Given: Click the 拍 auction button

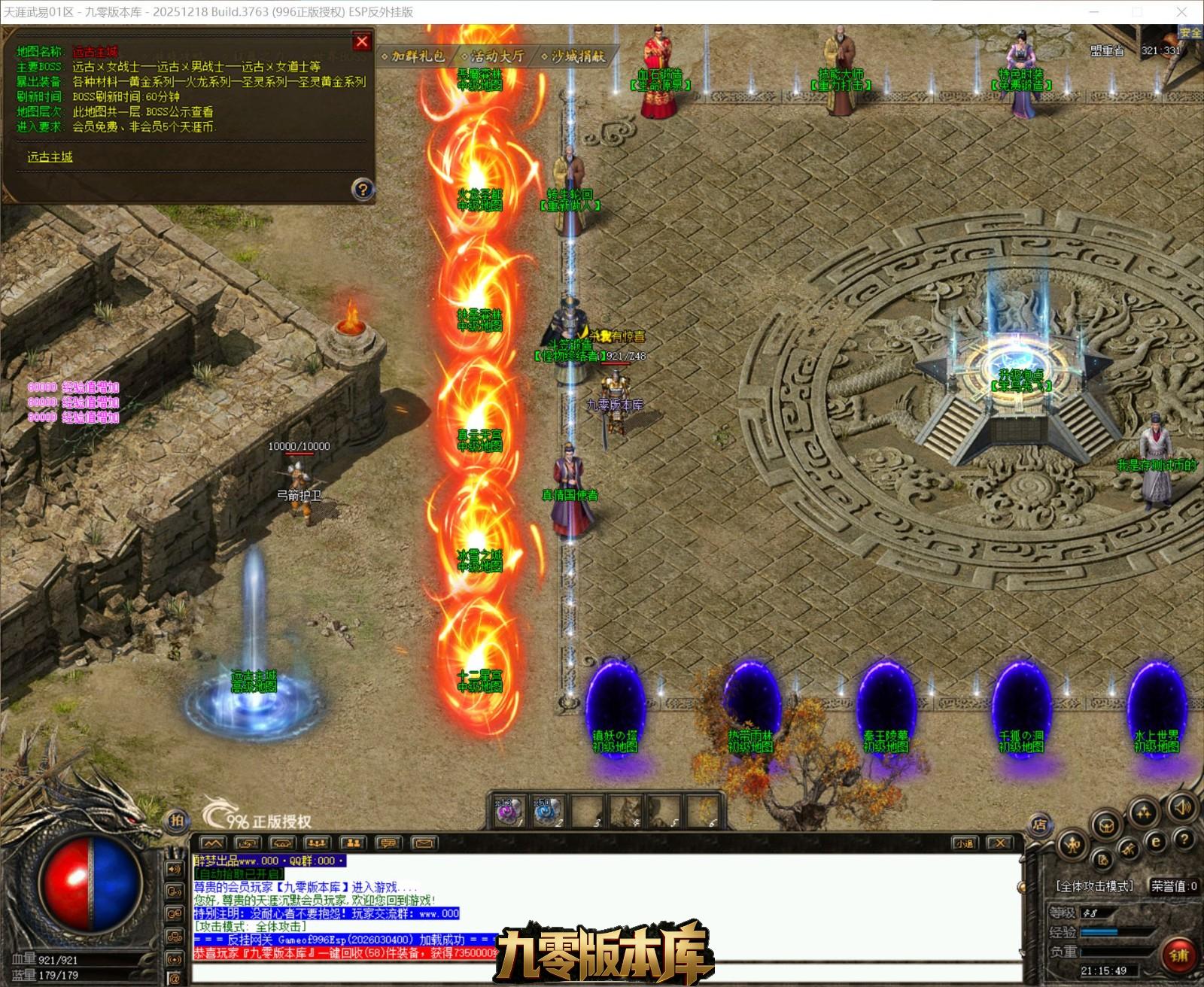Looking at the screenshot, I should [x=177, y=820].
